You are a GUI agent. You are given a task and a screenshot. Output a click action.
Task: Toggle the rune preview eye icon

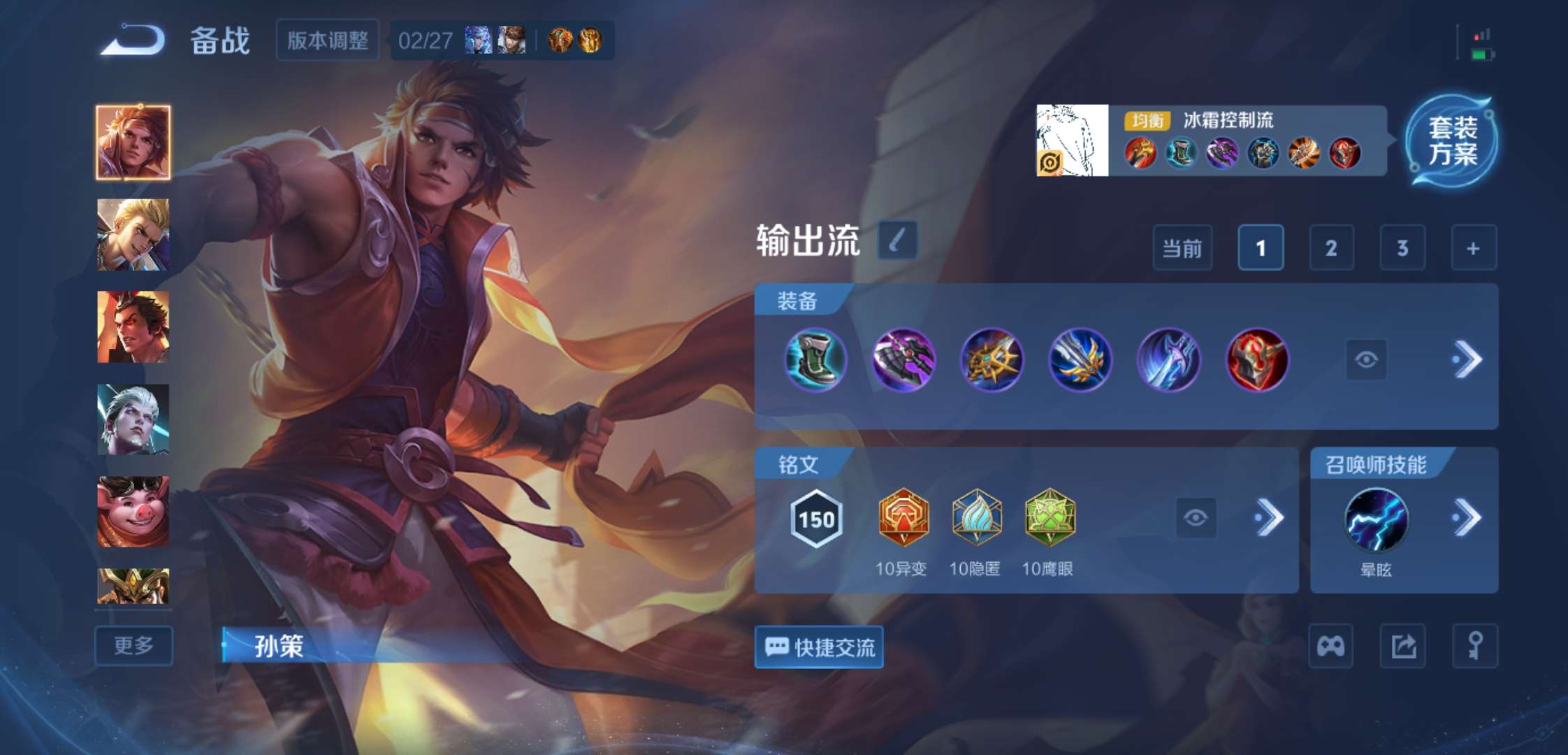coord(1197,517)
